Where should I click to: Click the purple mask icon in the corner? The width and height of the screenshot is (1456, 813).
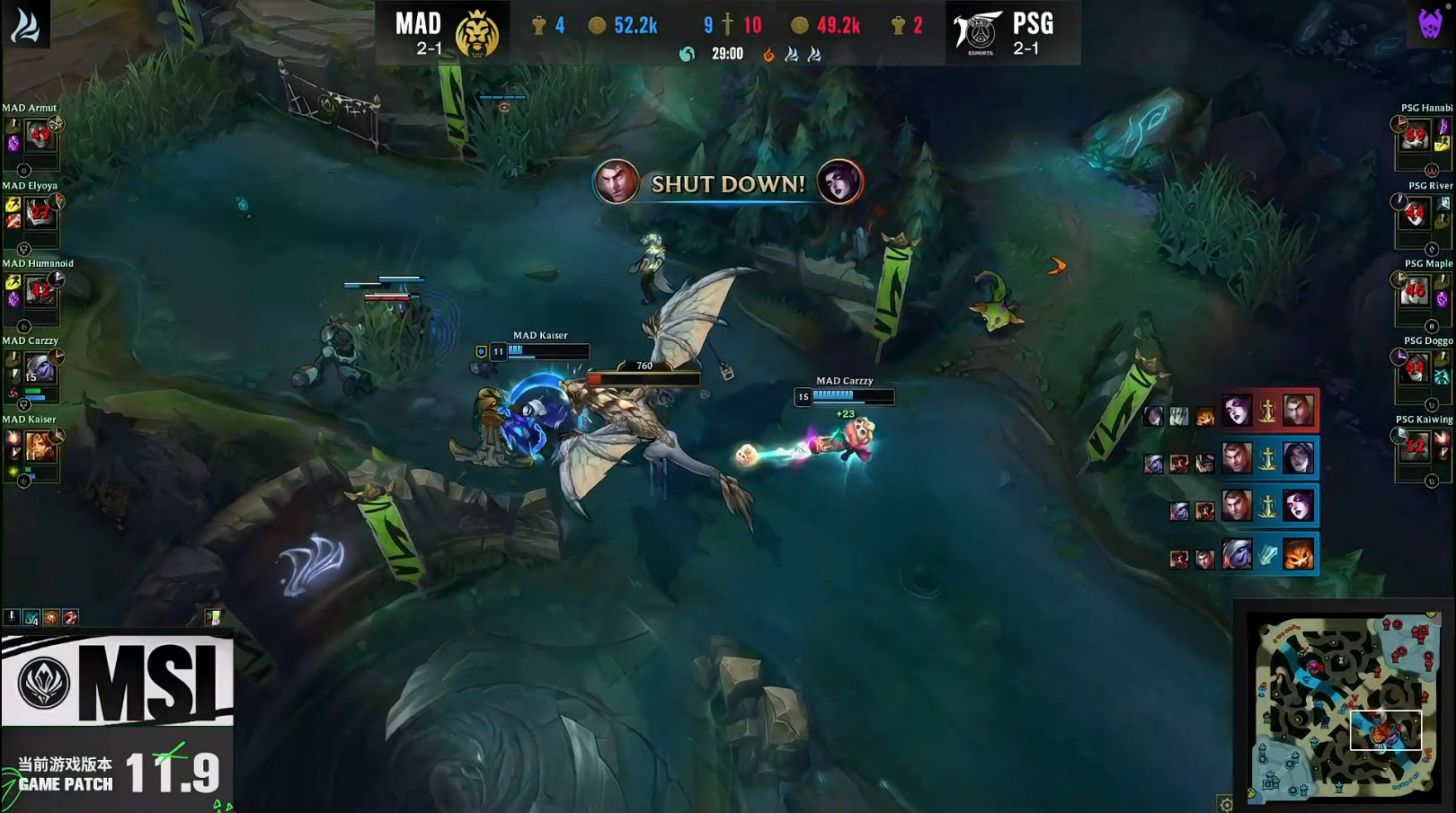point(1430,23)
